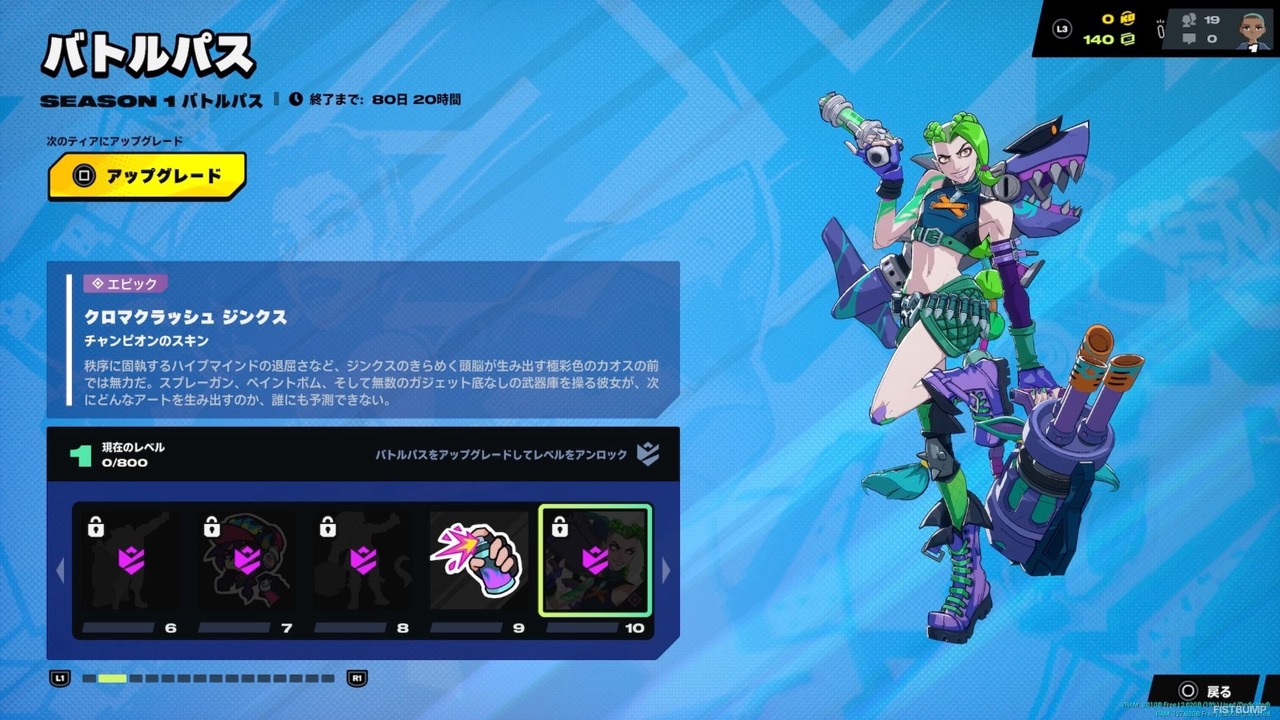Select the spray paint reward at tier 9

pos(478,560)
